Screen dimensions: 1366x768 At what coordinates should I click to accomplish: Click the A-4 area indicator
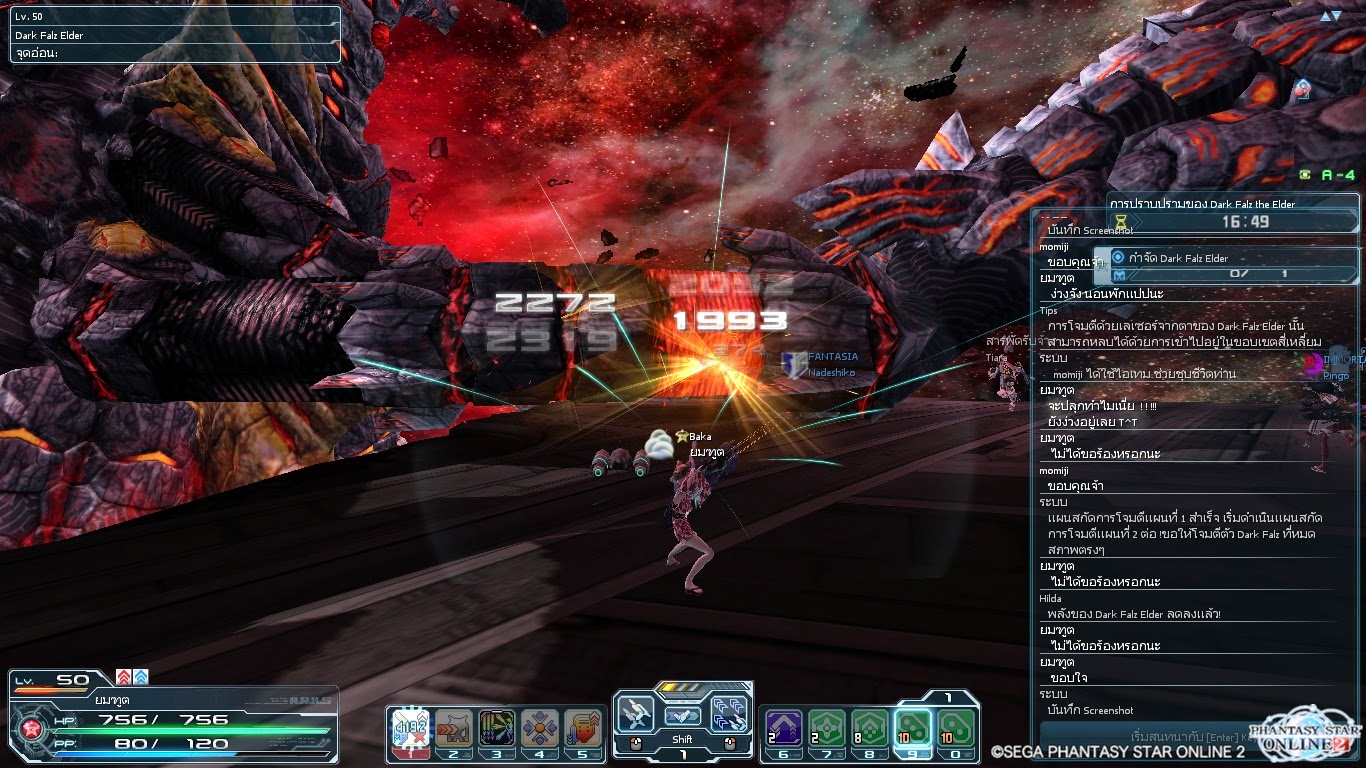click(x=1325, y=173)
